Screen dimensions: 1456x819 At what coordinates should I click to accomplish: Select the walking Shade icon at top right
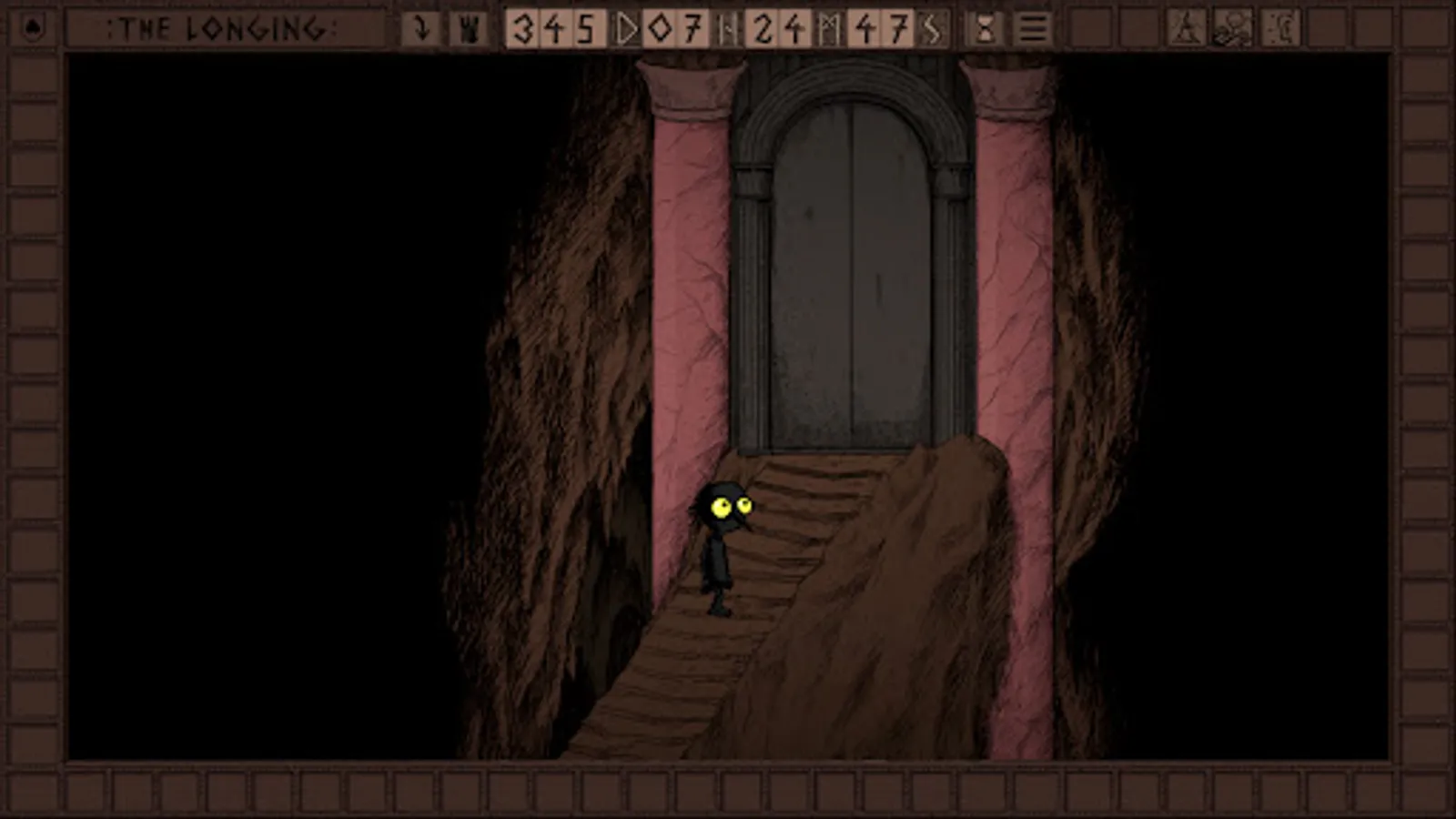click(x=1188, y=25)
